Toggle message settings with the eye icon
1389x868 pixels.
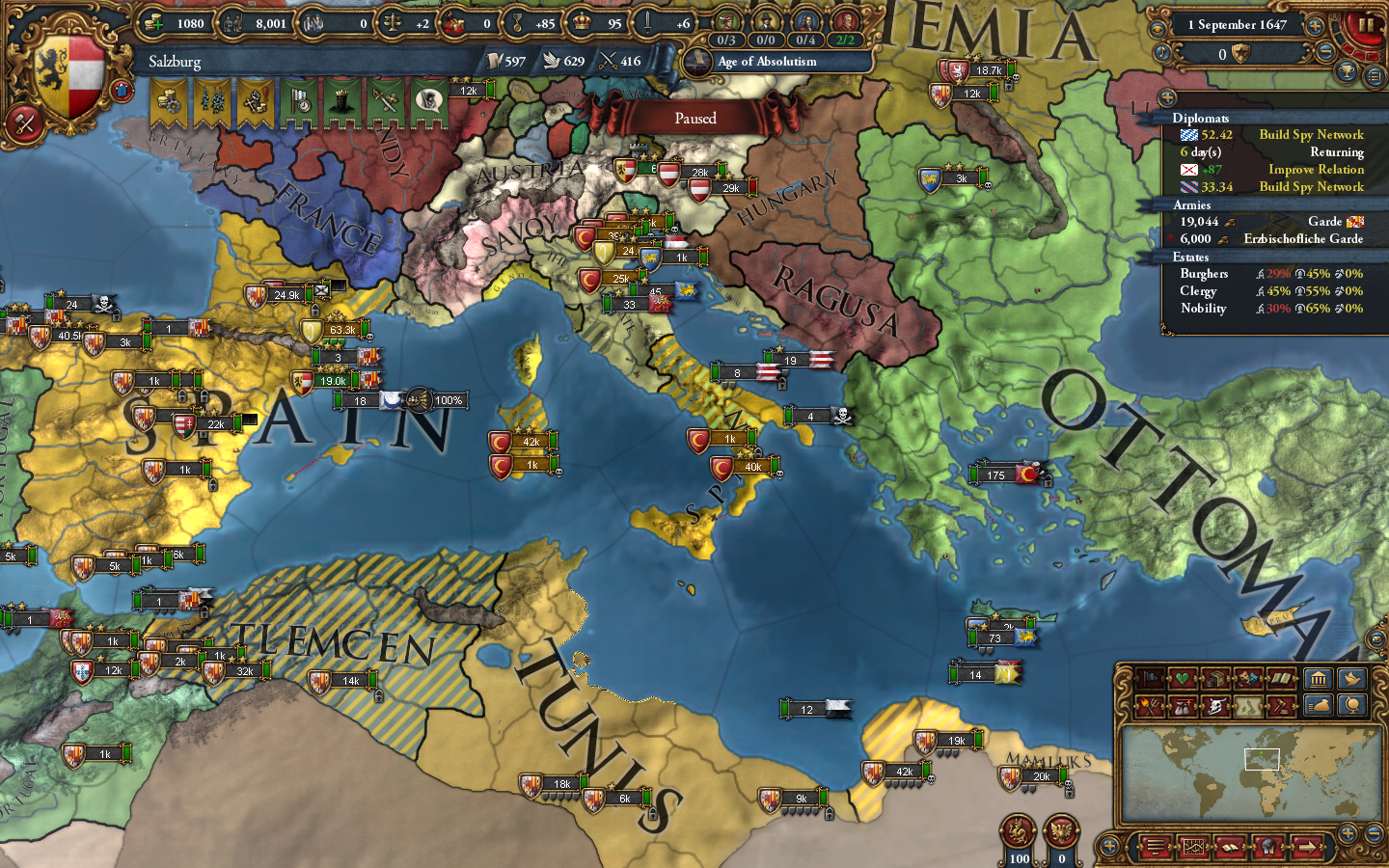tap(1158, 28)
